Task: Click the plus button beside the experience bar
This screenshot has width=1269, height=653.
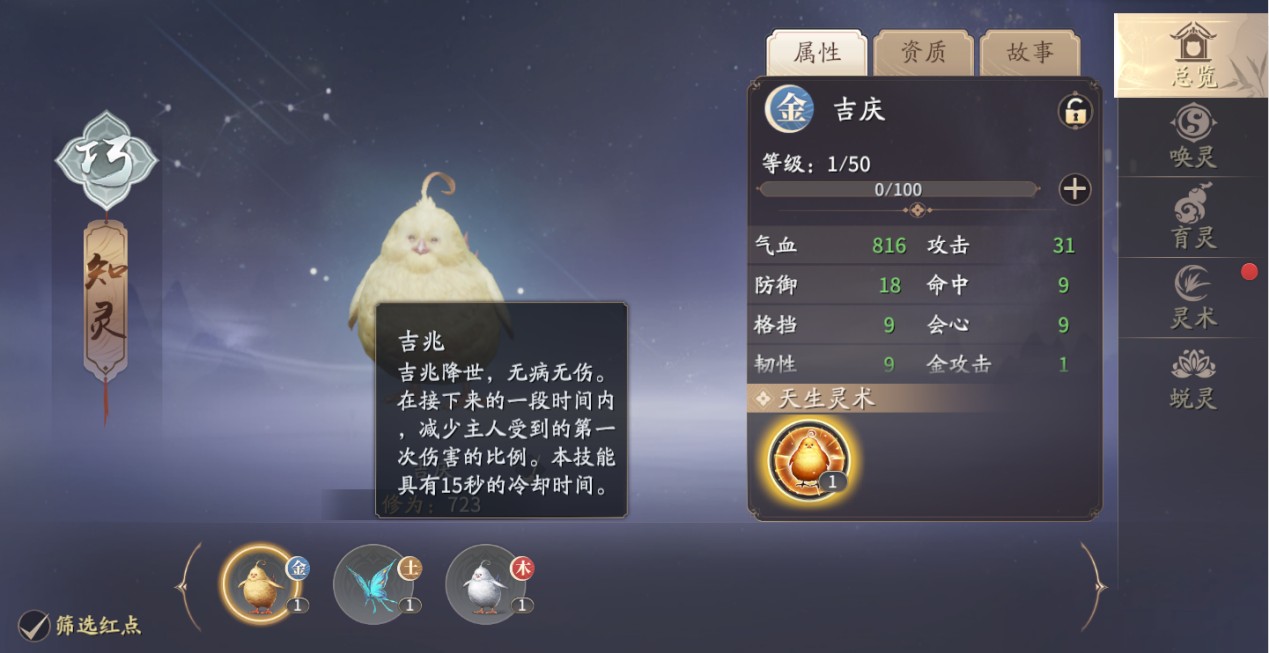Action: pyautogui.click(x=1075, y=189)
